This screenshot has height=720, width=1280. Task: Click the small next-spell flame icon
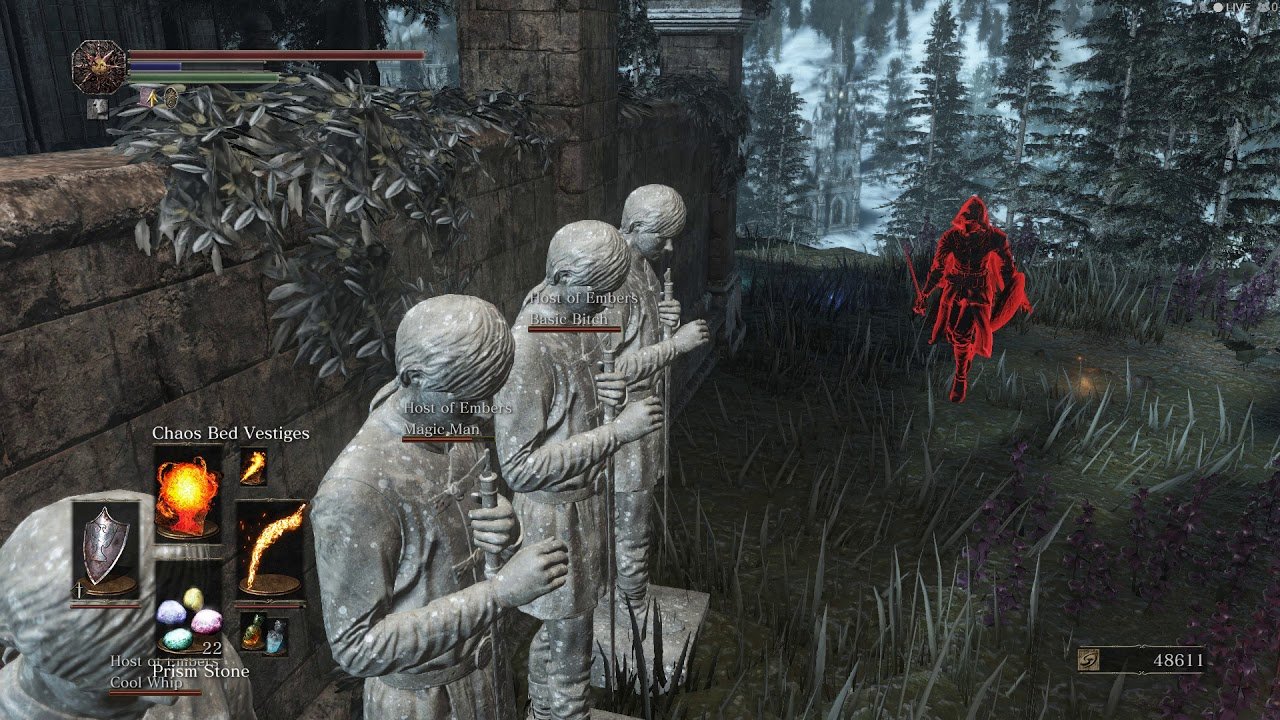253,466
